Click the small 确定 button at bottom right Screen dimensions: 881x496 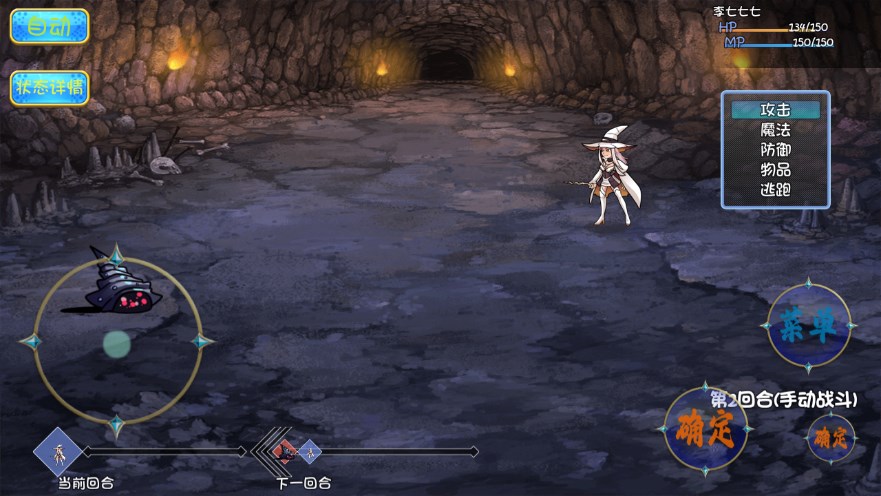click(830, 437)
